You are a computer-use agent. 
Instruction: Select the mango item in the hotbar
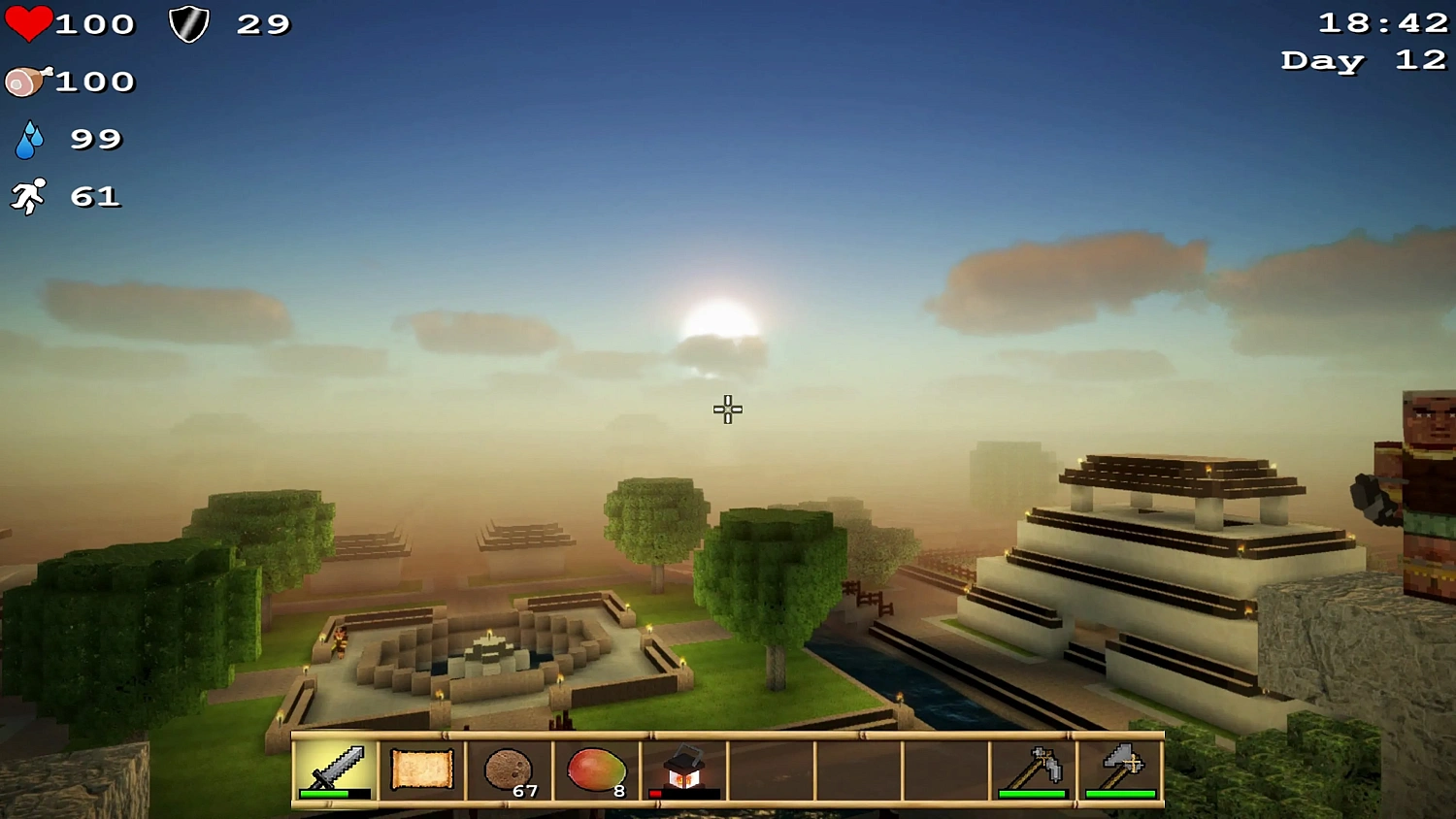tap(596, 769)
